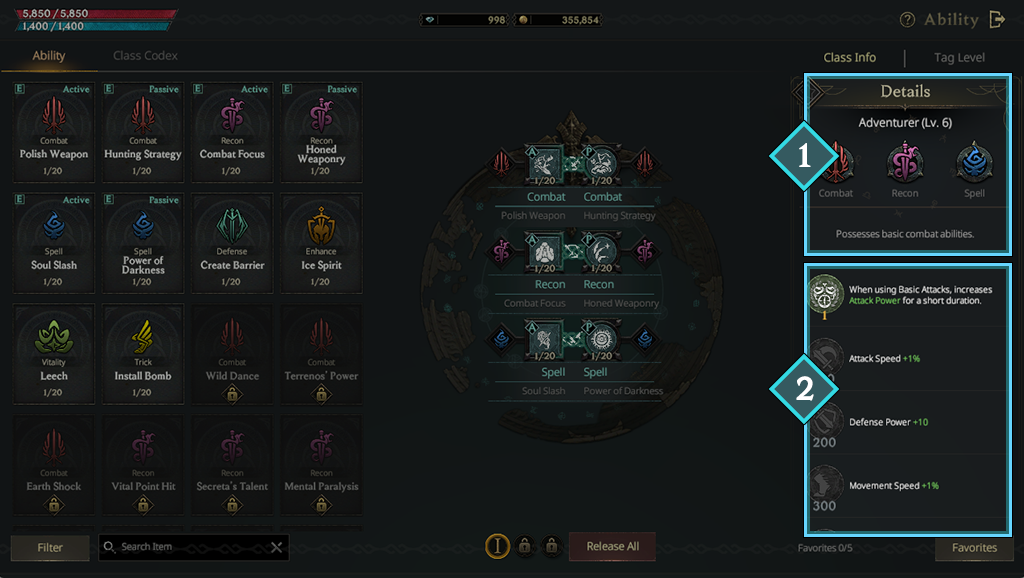Click the Release All button
Screen dimensions: 1024x578
point(612,547)
